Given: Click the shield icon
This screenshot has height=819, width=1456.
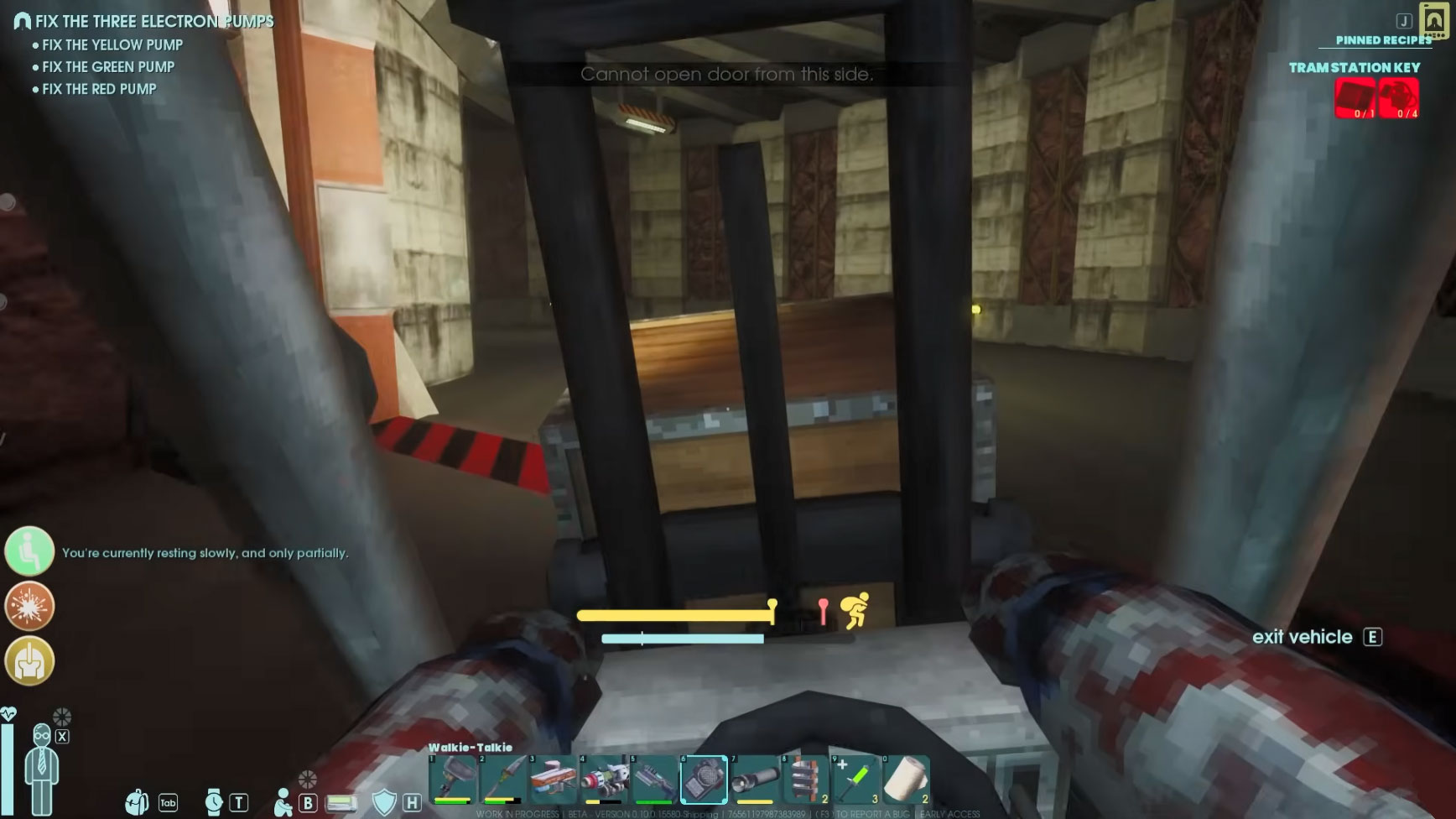Looking at the screenshot, I should (383, 802).
